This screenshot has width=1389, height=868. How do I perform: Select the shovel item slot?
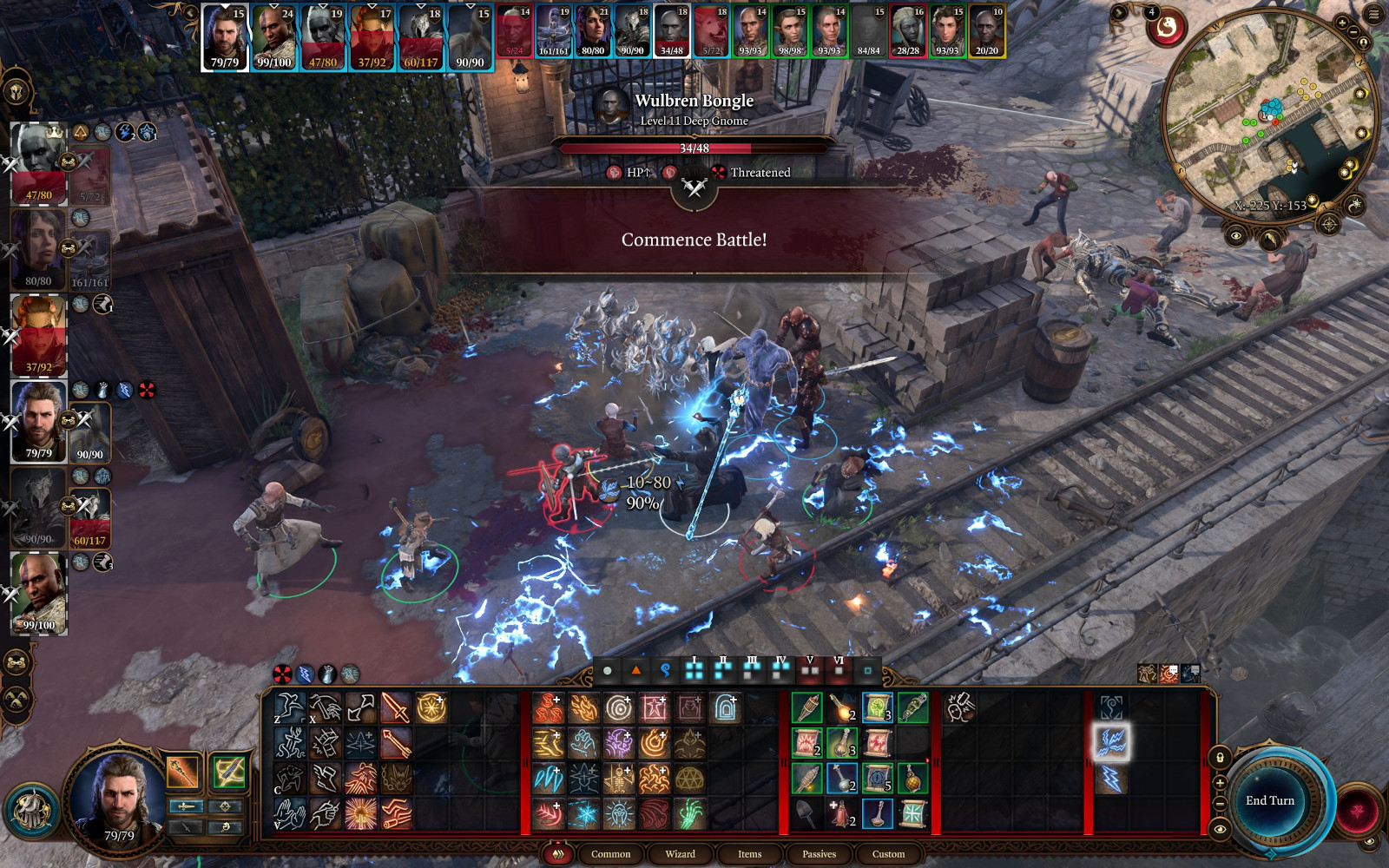tap(806, 814)
